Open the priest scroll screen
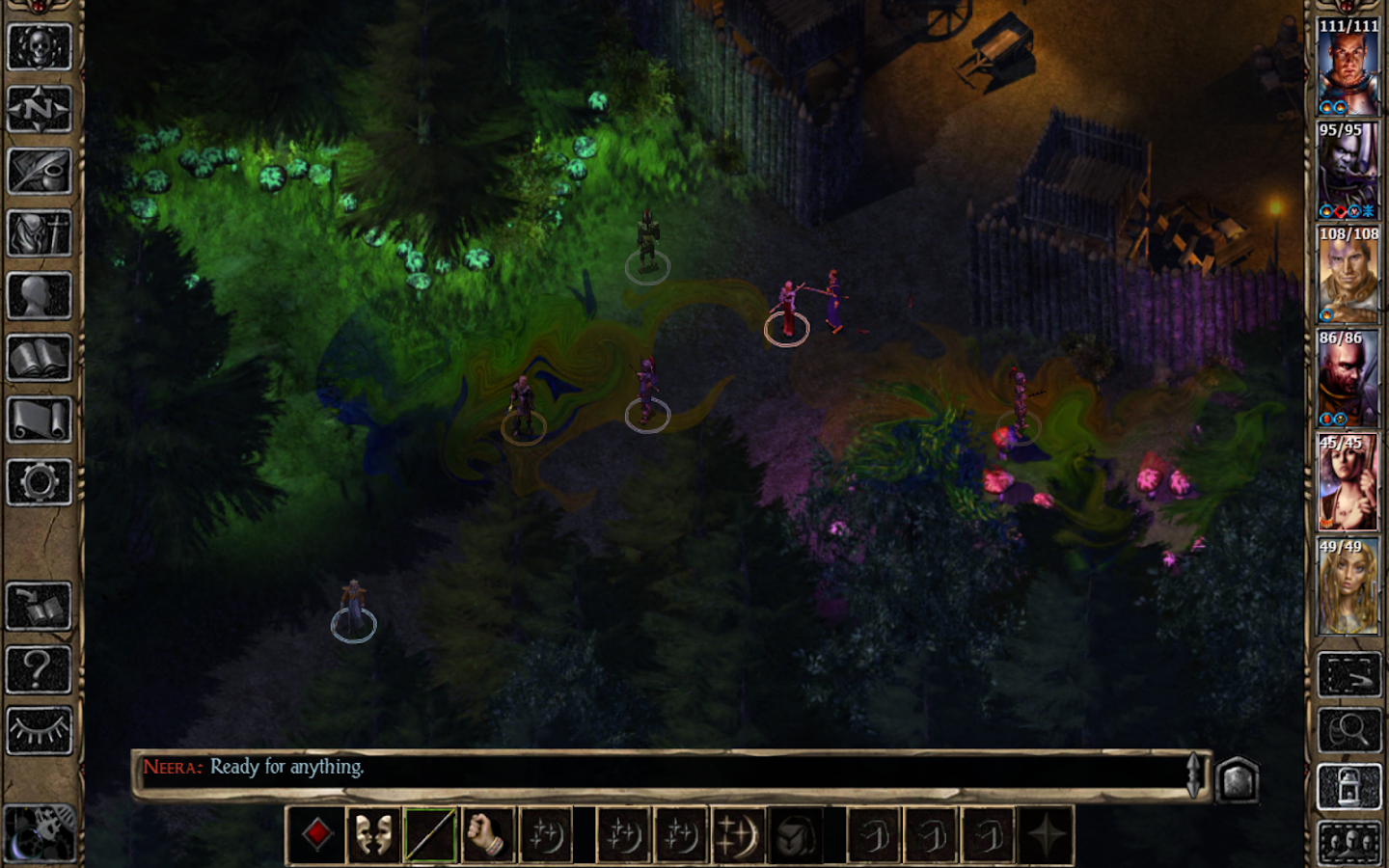Image resolution: width=1389 pixels, height=868 pixels. tap(40, 420)
